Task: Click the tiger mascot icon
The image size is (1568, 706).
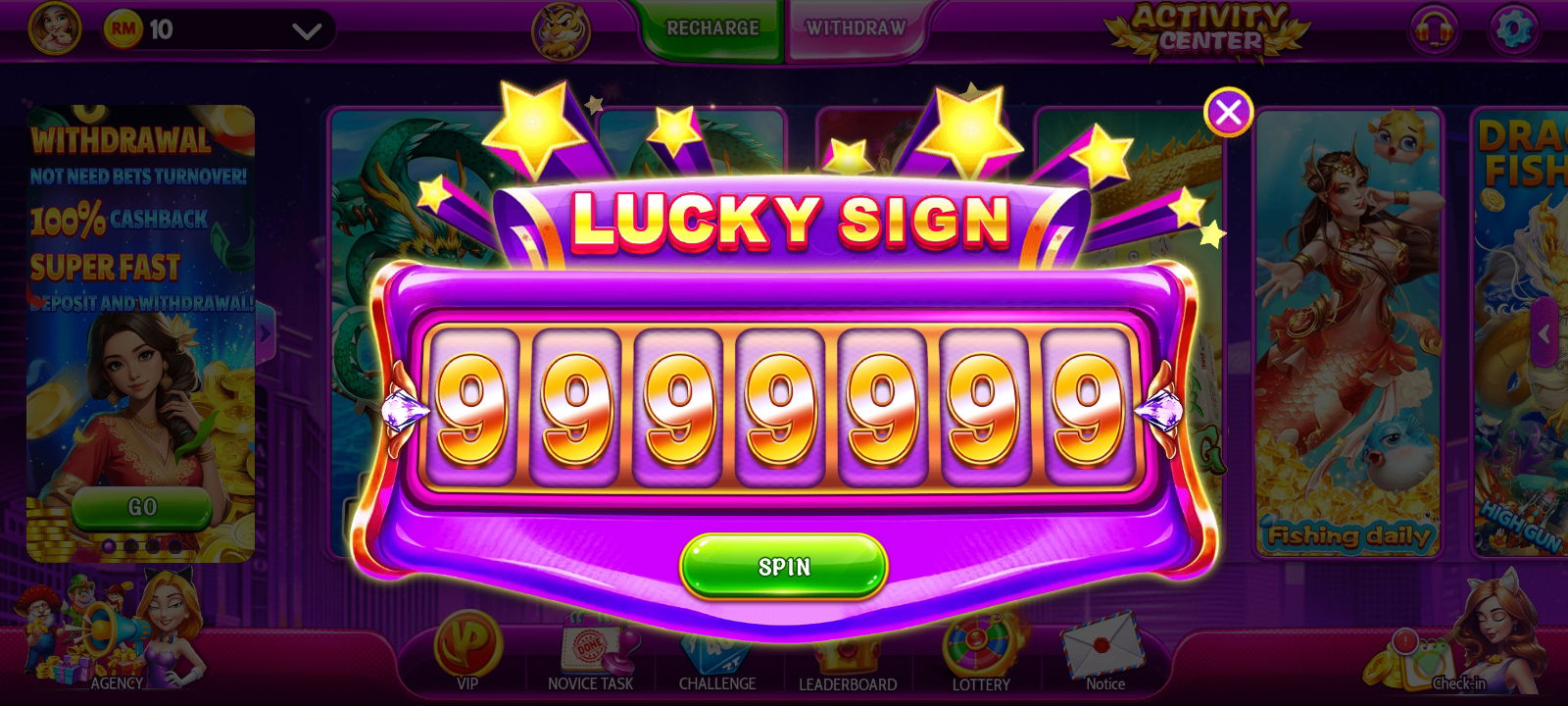Action: [561, 29]
